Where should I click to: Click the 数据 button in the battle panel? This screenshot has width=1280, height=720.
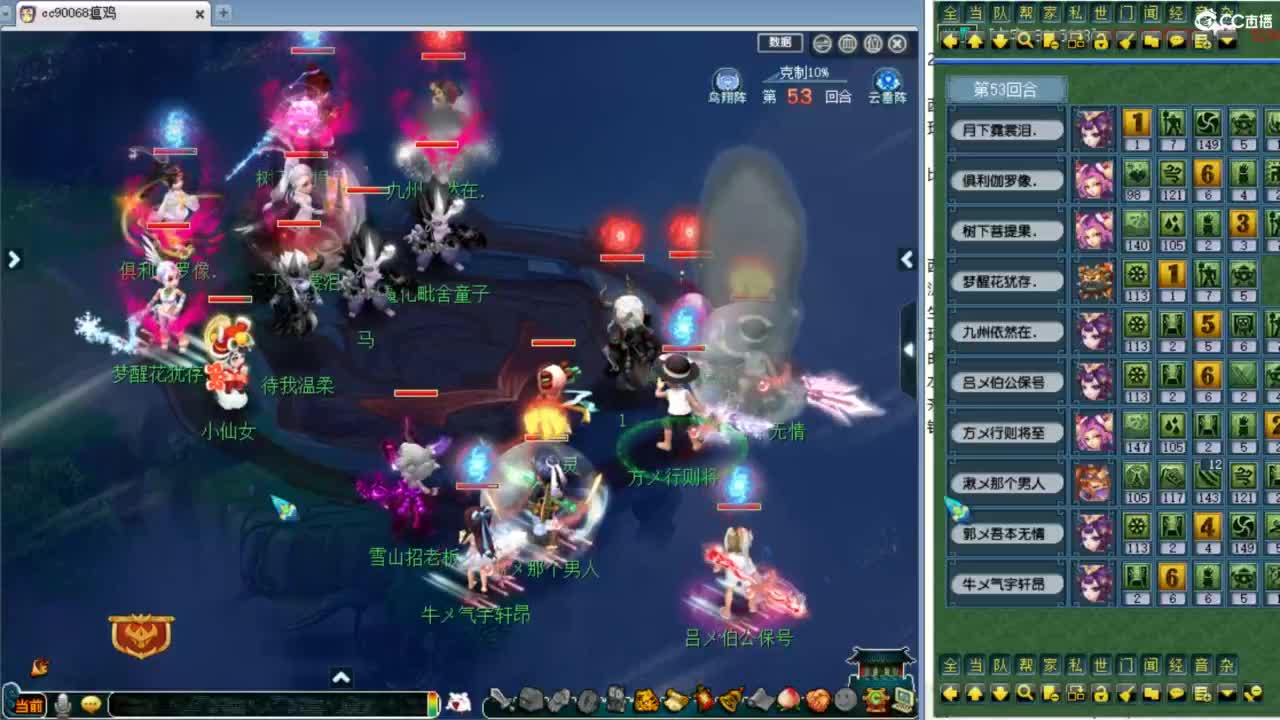click(x=779, y=43)
